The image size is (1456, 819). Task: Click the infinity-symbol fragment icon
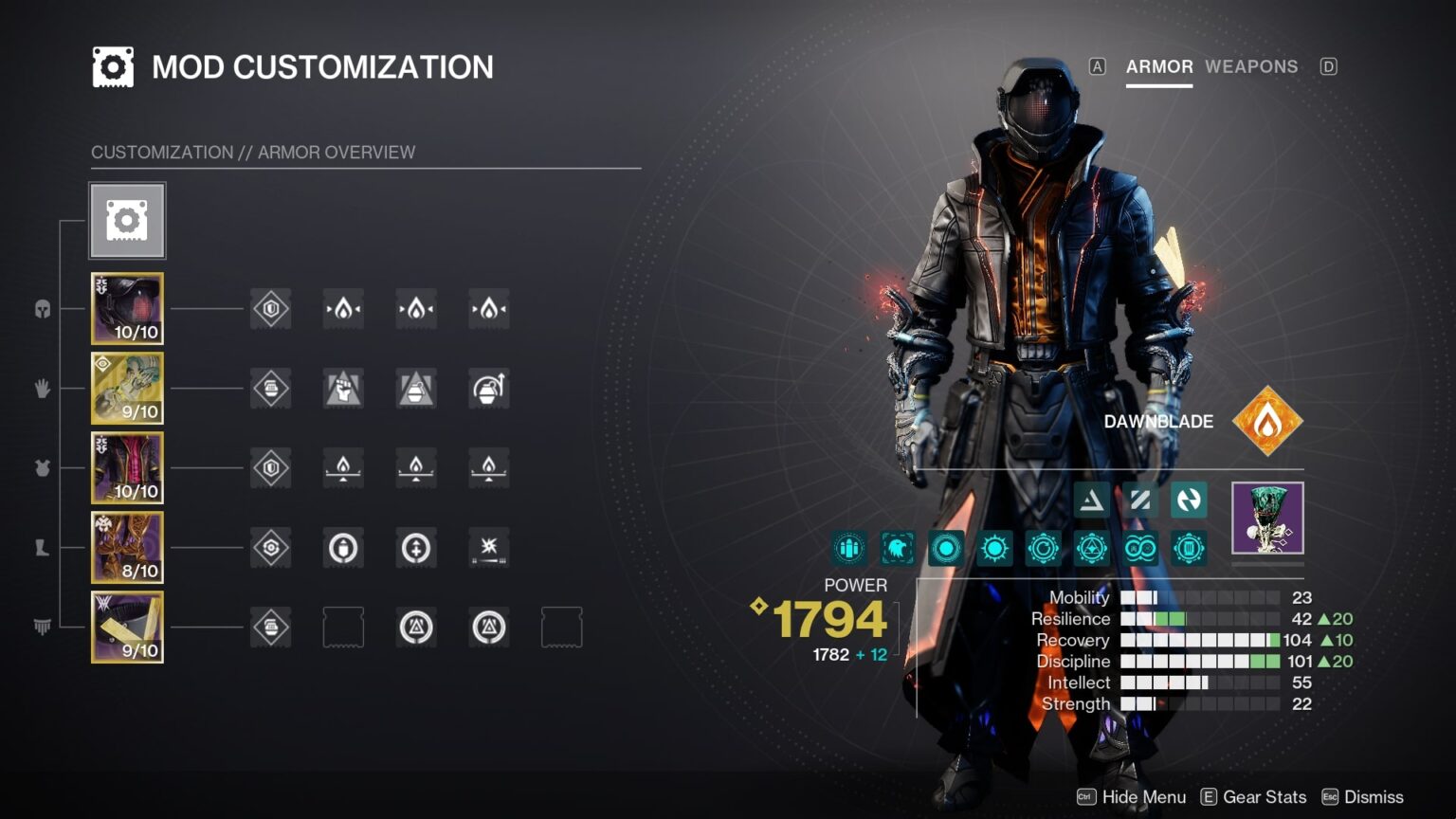1139,548
